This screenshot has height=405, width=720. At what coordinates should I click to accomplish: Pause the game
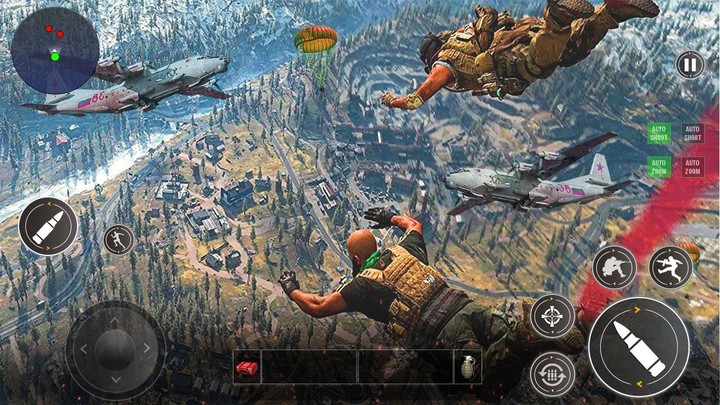pos(689,66)
